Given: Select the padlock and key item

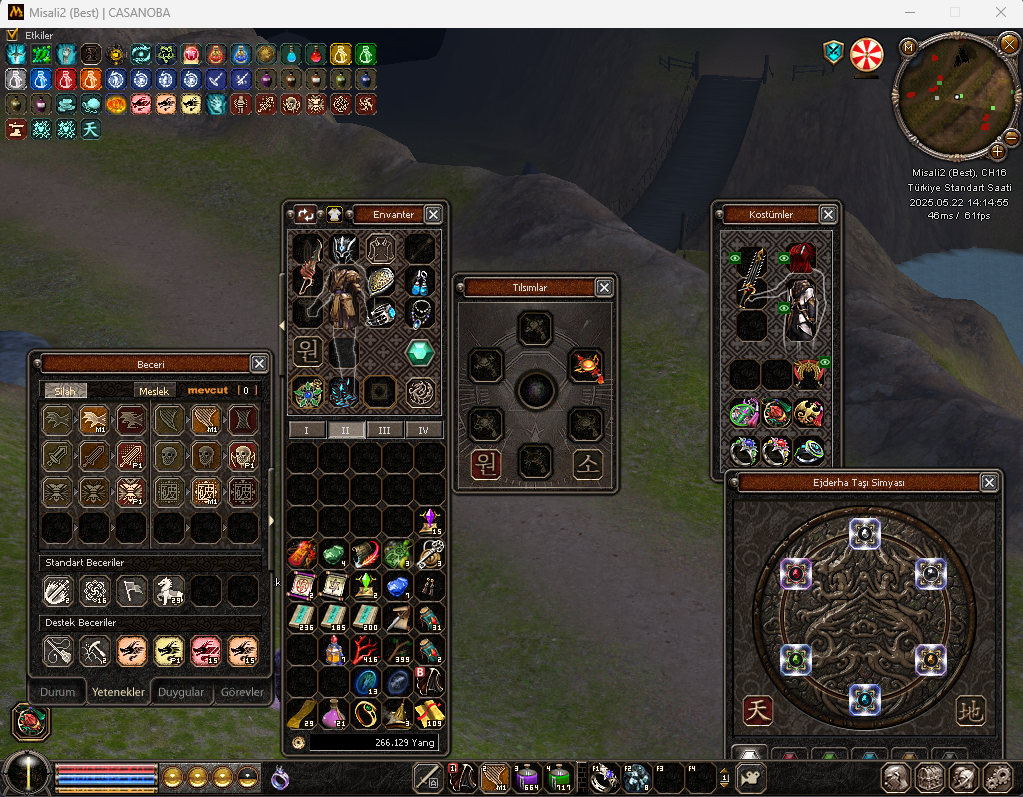Looking at the screenshot, I should 430,553.
